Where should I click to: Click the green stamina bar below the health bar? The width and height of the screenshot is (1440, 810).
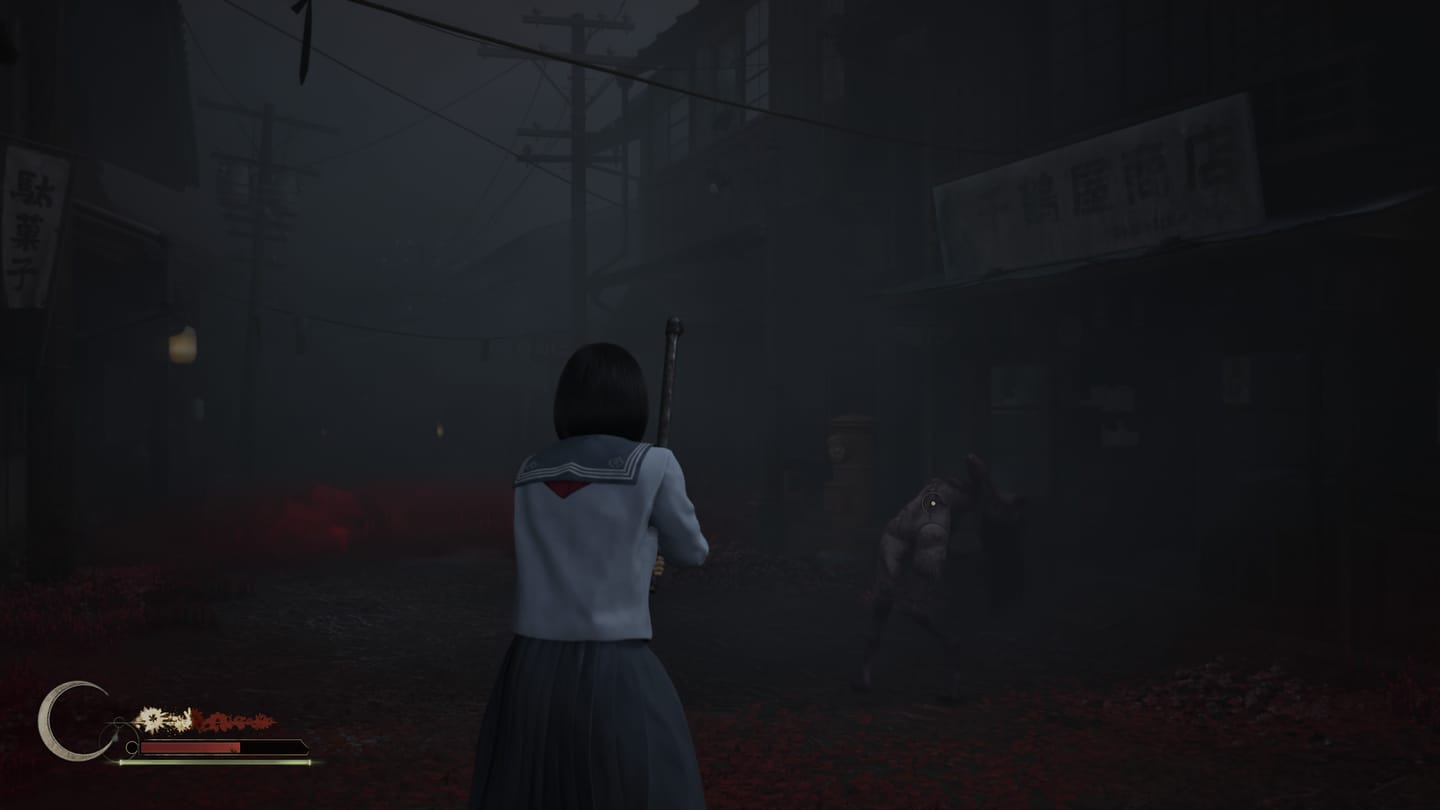click(212, 762)
